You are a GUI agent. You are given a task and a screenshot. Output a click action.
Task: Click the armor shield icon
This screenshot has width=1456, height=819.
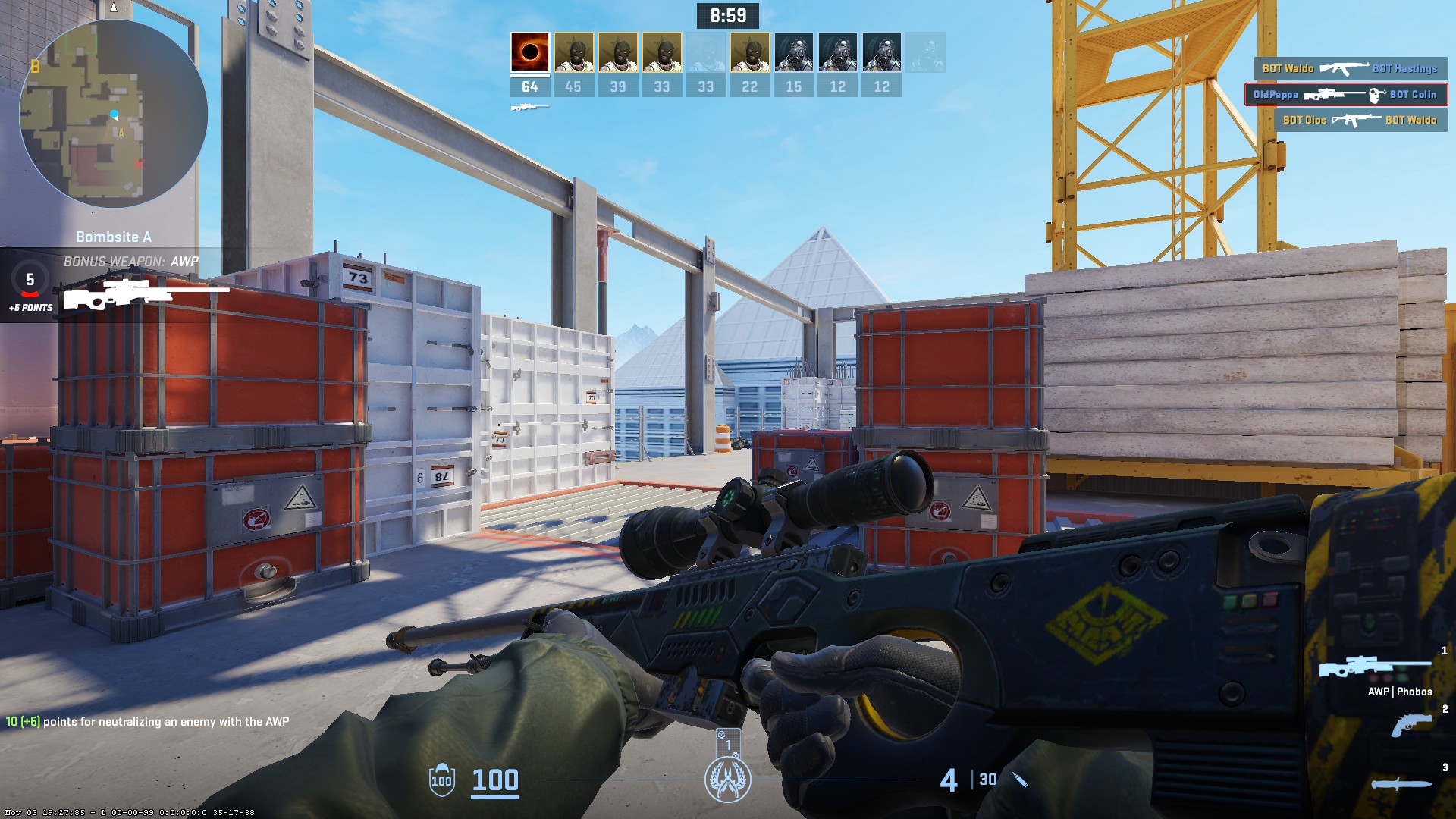(x=442, y=780)
